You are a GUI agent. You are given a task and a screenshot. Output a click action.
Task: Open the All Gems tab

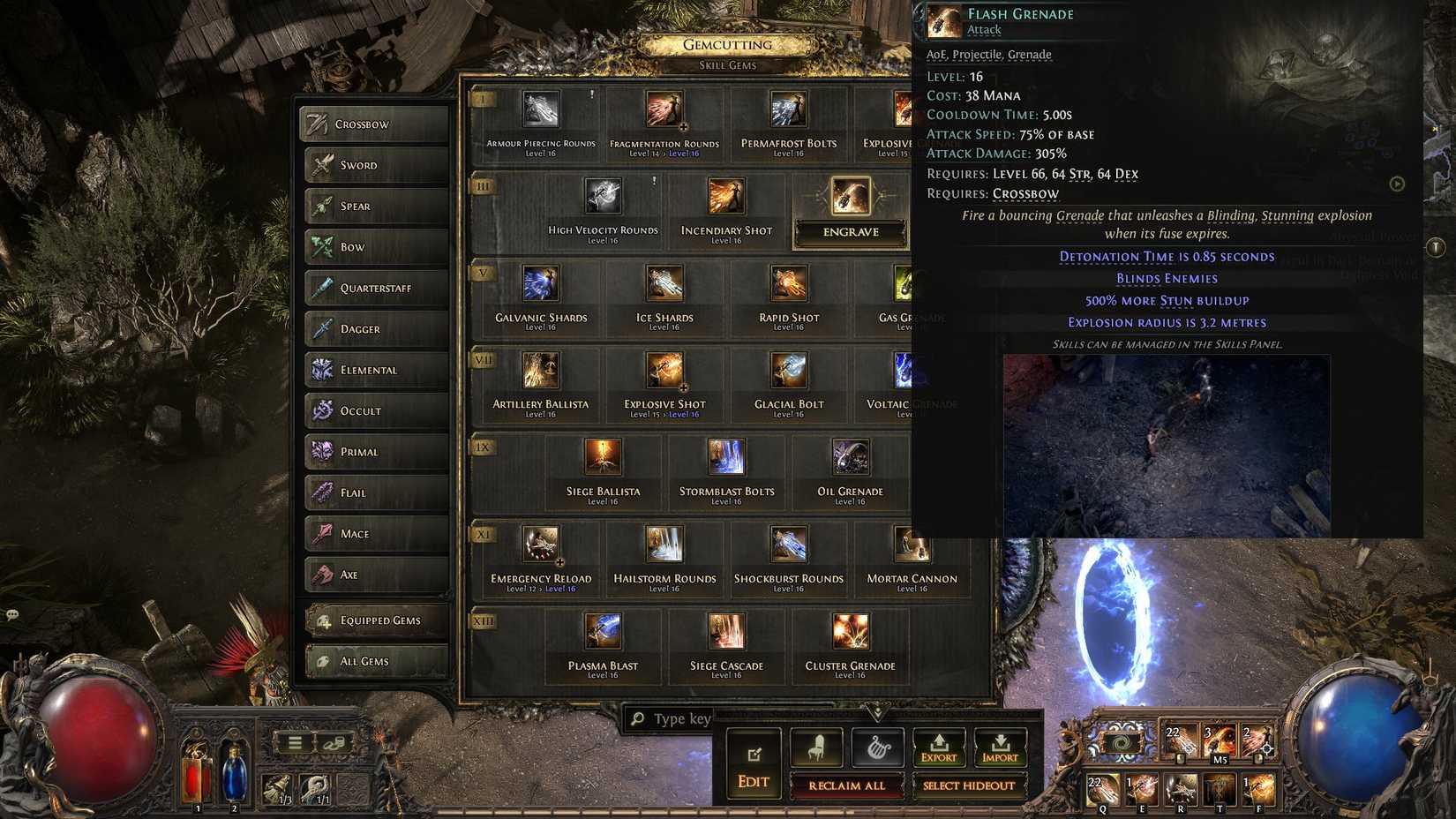375,660
